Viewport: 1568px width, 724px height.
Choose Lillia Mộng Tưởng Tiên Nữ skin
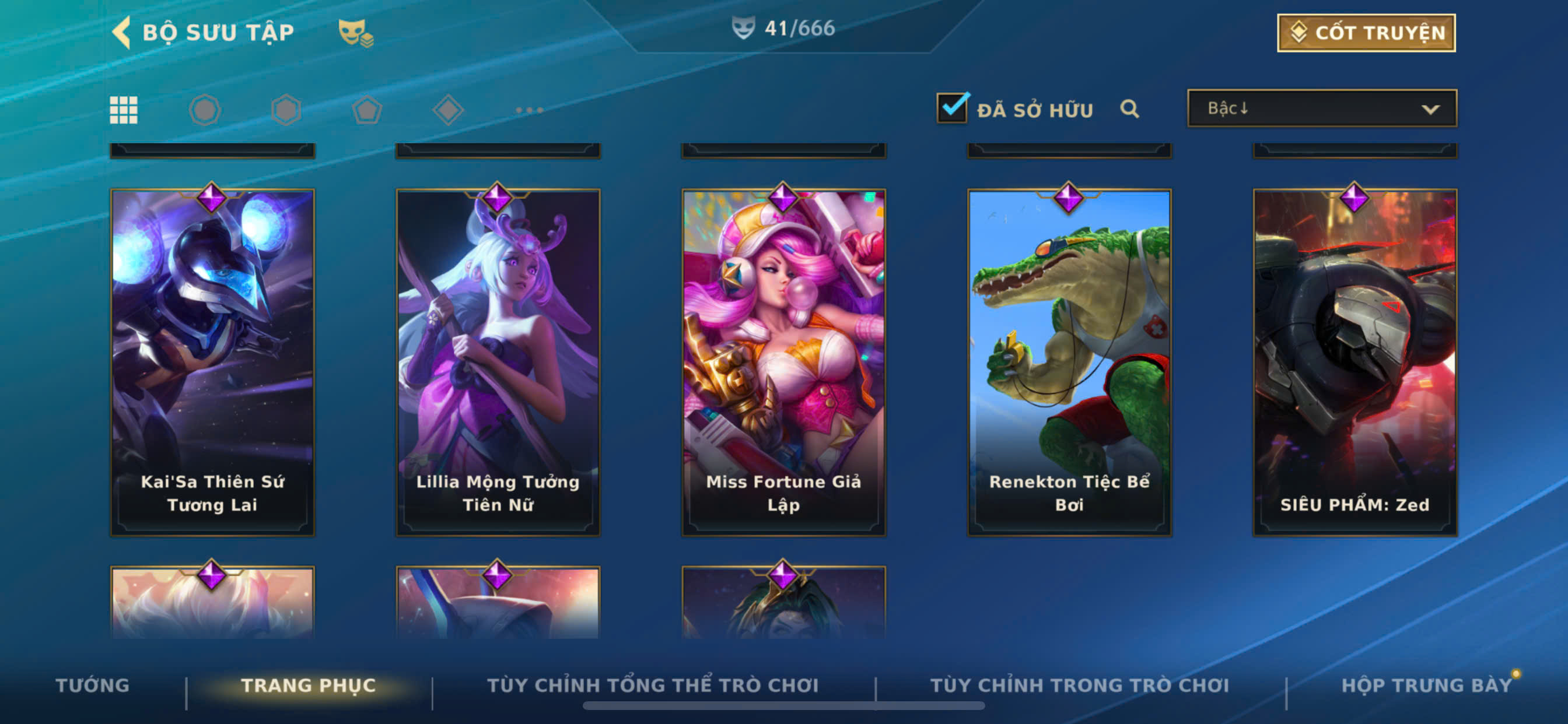coord(498,363)
